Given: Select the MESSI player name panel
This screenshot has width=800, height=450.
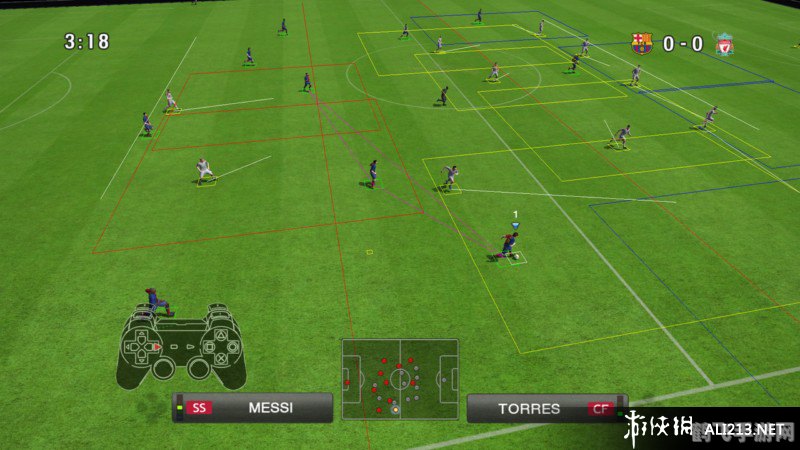Looking at the screenshot, I should click(252, 407).
